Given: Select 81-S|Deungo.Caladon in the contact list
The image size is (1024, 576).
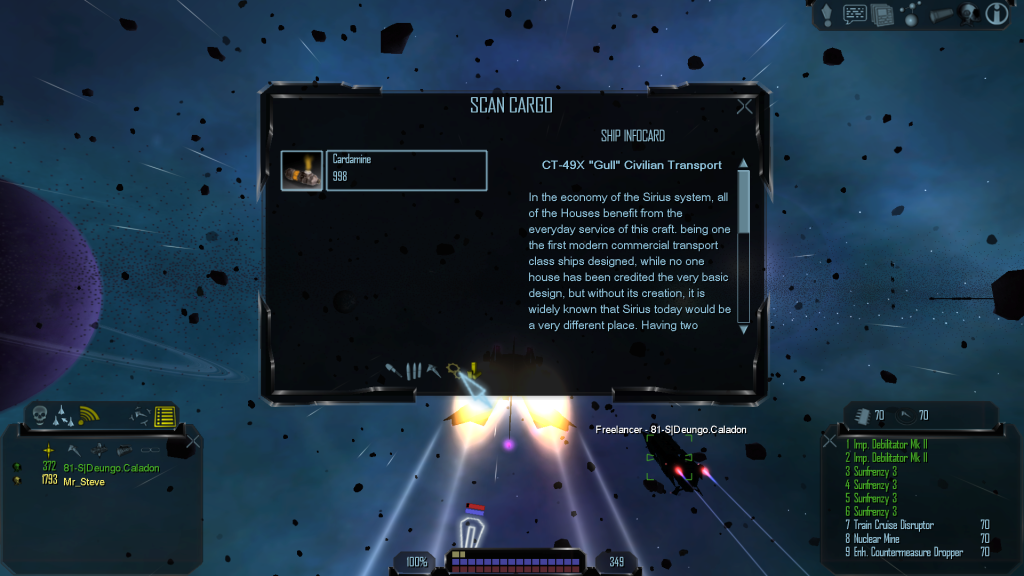Looking at the screenshot, I should (111, 467).
